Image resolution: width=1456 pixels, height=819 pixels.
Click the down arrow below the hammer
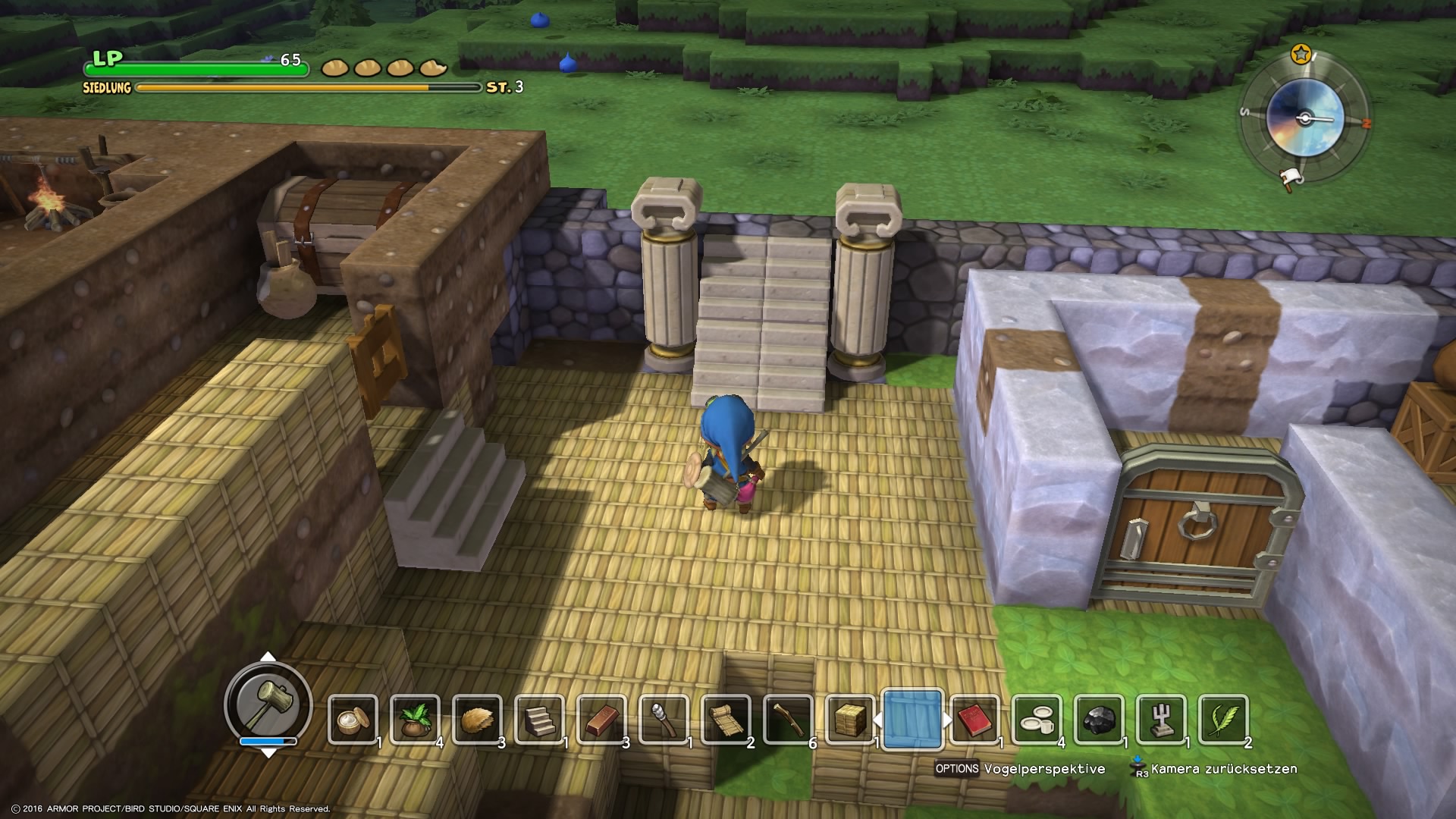pos(268,752)
